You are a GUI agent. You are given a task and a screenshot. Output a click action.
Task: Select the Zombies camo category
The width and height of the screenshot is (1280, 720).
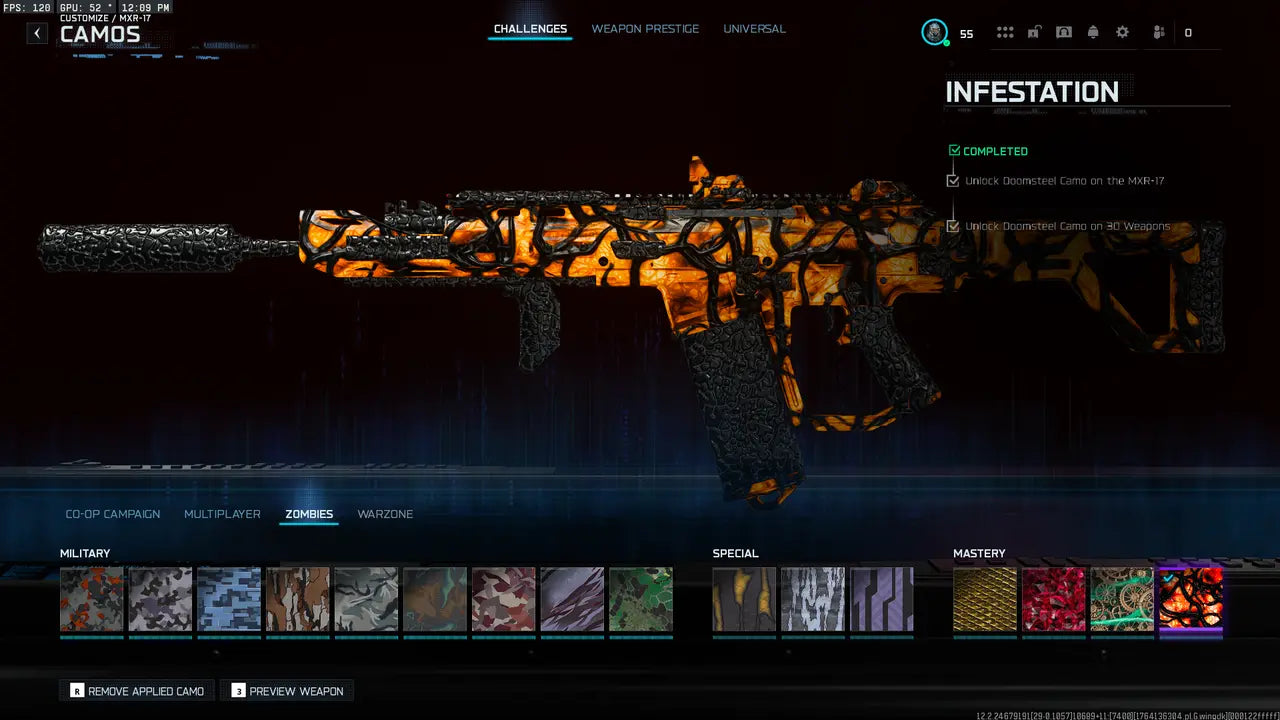point(309,514)
